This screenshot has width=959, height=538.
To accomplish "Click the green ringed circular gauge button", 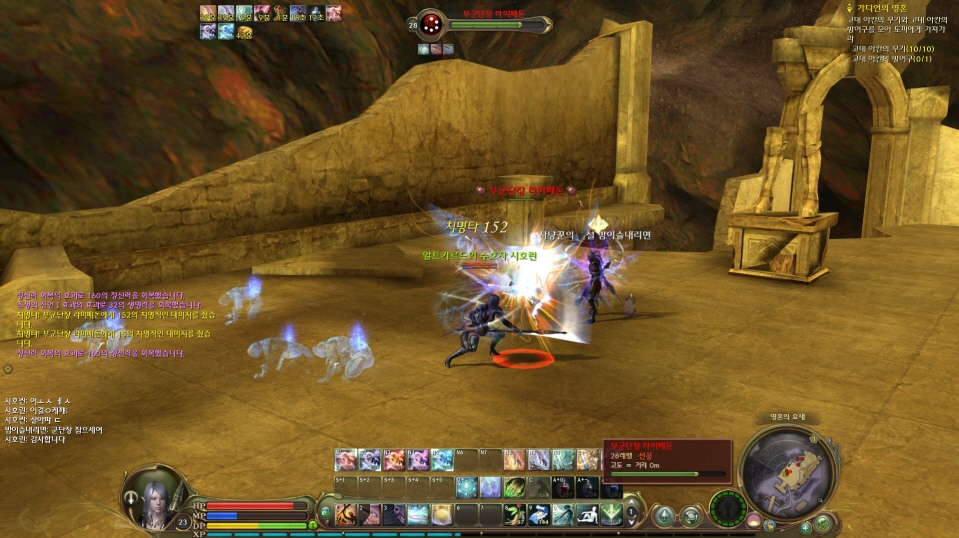I will tap(729, 508).
